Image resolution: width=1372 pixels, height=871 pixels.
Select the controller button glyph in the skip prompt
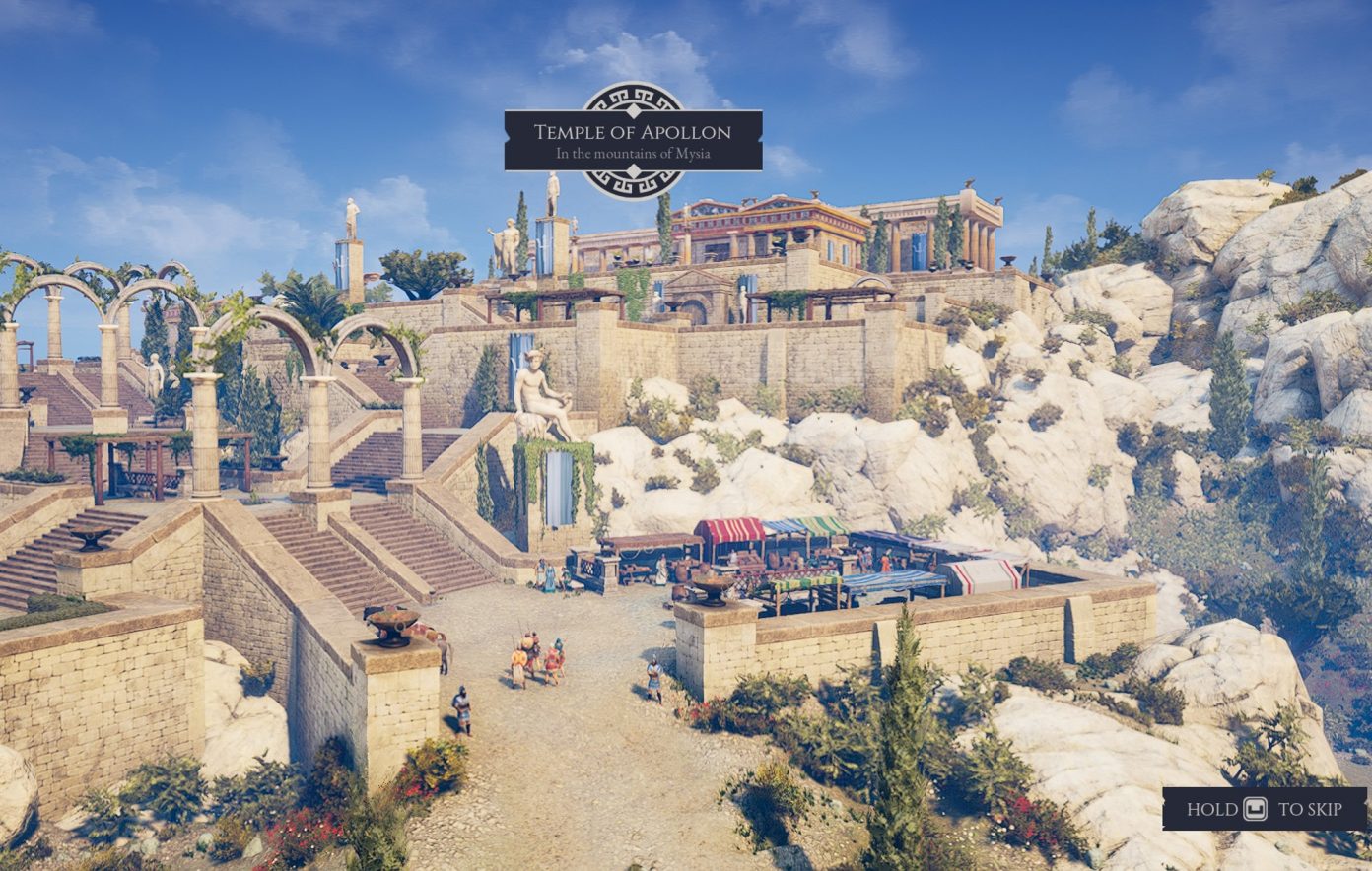point(1254,808)
